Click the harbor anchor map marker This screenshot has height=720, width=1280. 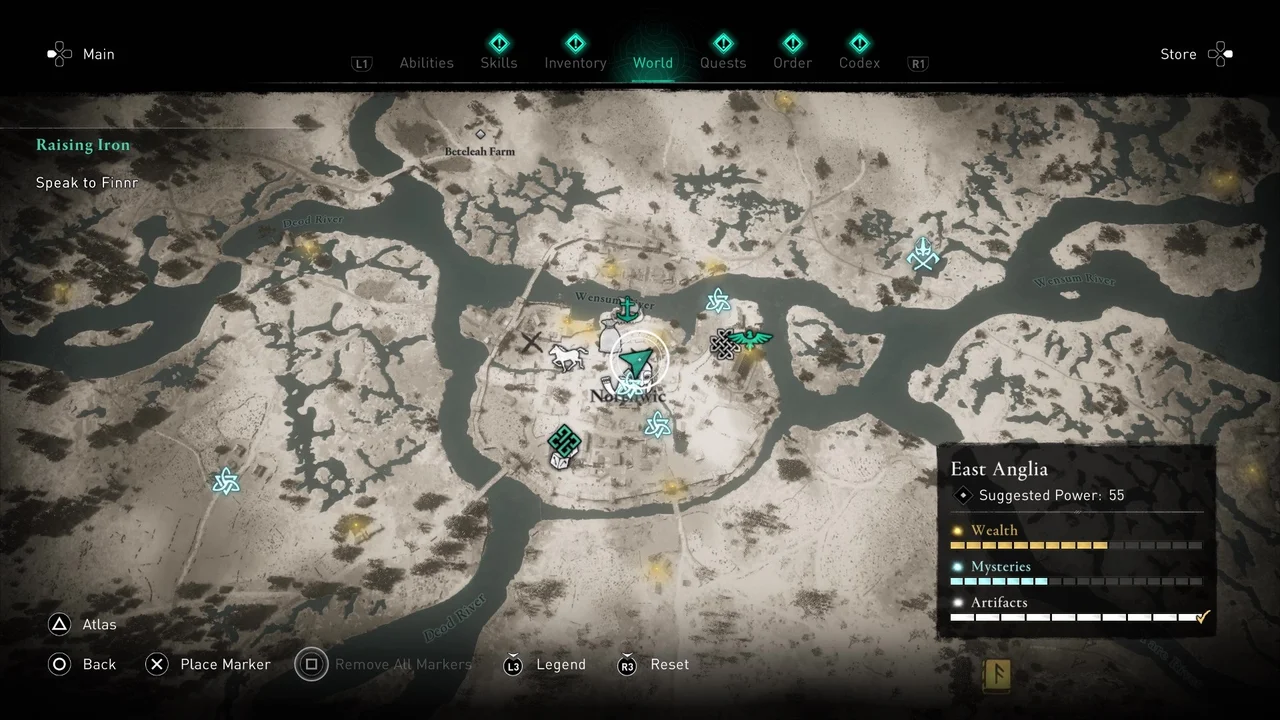[x=627, y=309]
